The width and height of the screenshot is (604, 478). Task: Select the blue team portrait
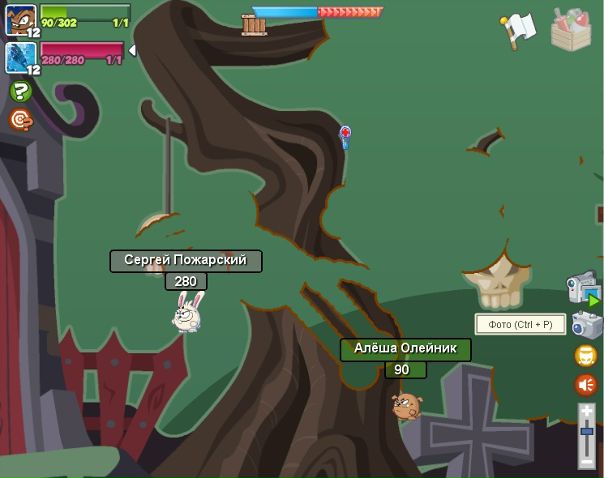[20, 57]
